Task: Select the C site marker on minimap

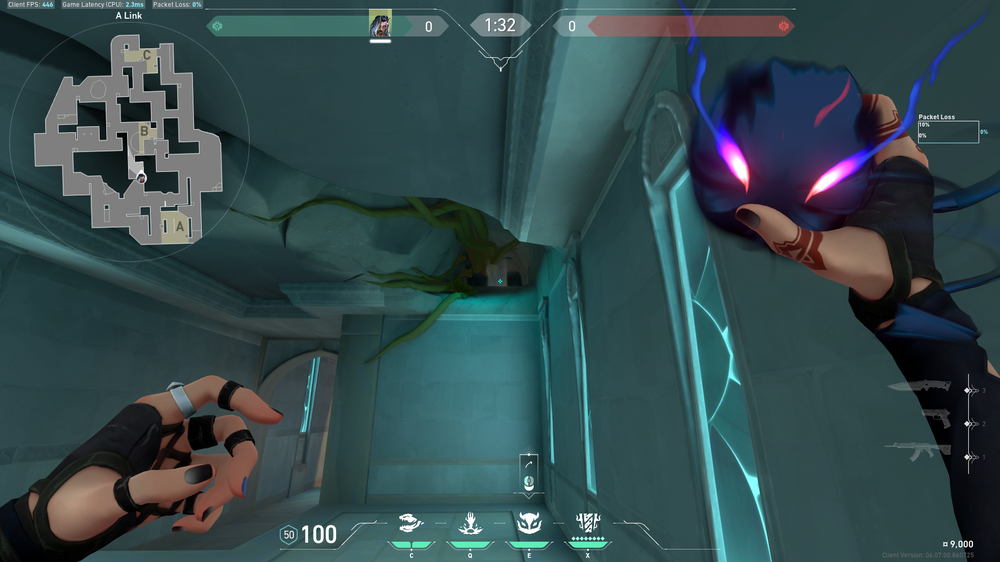Action: point(147,55)
